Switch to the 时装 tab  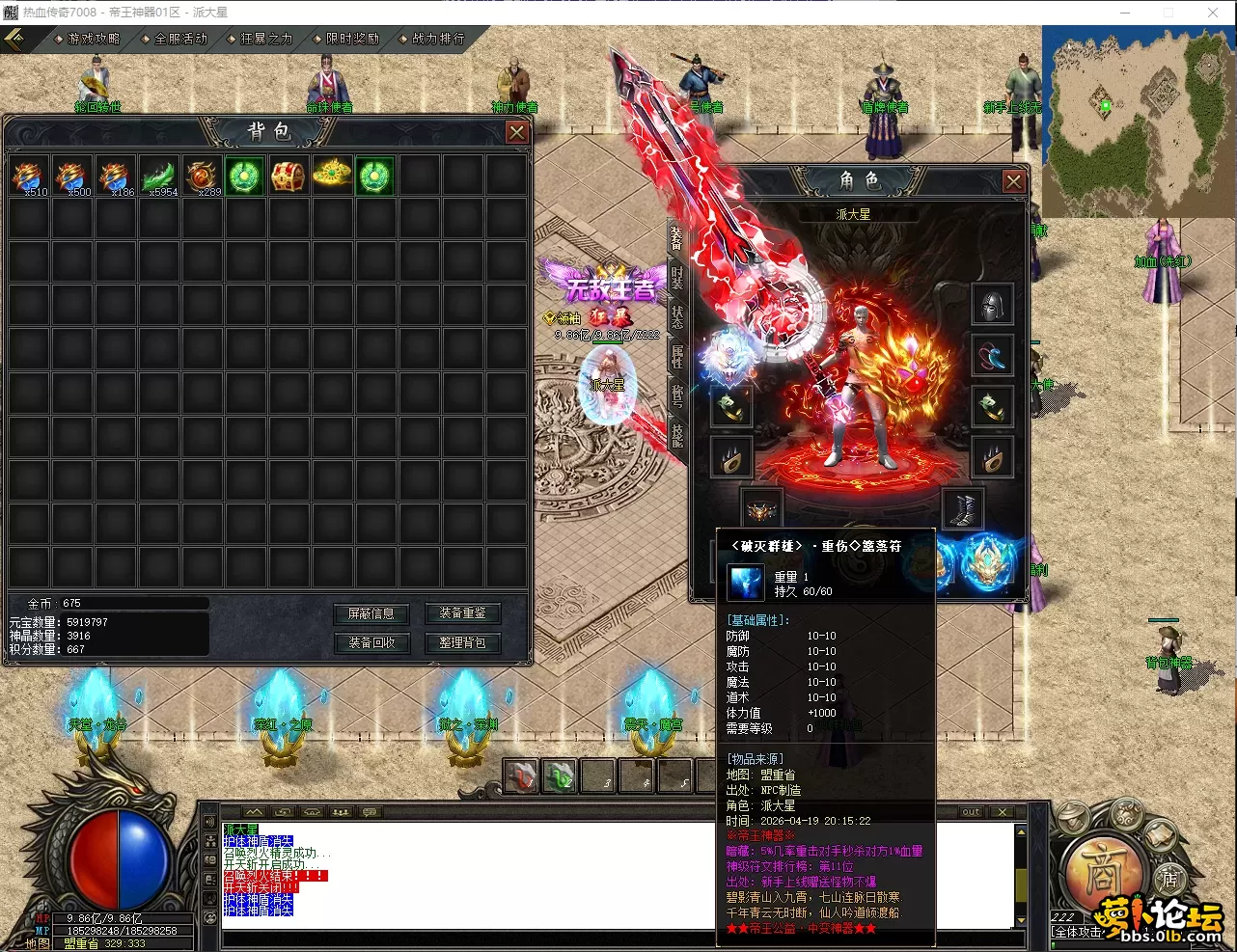click(x=677, y=276)
